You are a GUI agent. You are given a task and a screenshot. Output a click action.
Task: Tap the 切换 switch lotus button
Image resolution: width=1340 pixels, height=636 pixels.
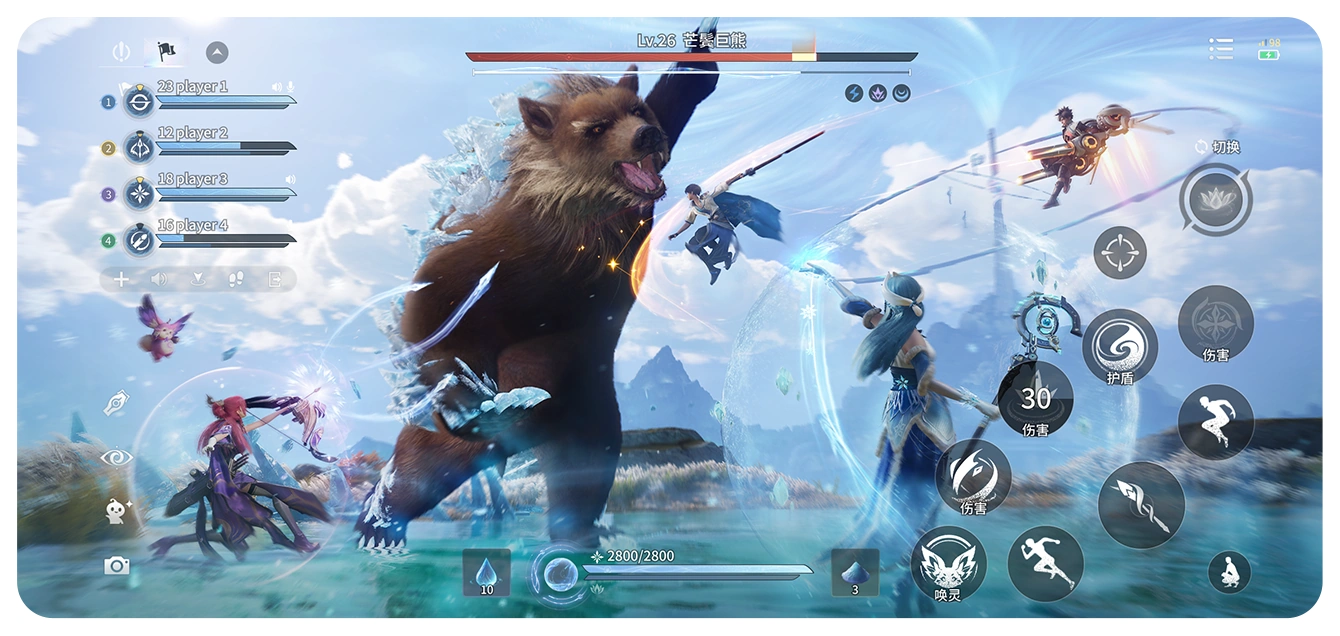pos(1215,201)
